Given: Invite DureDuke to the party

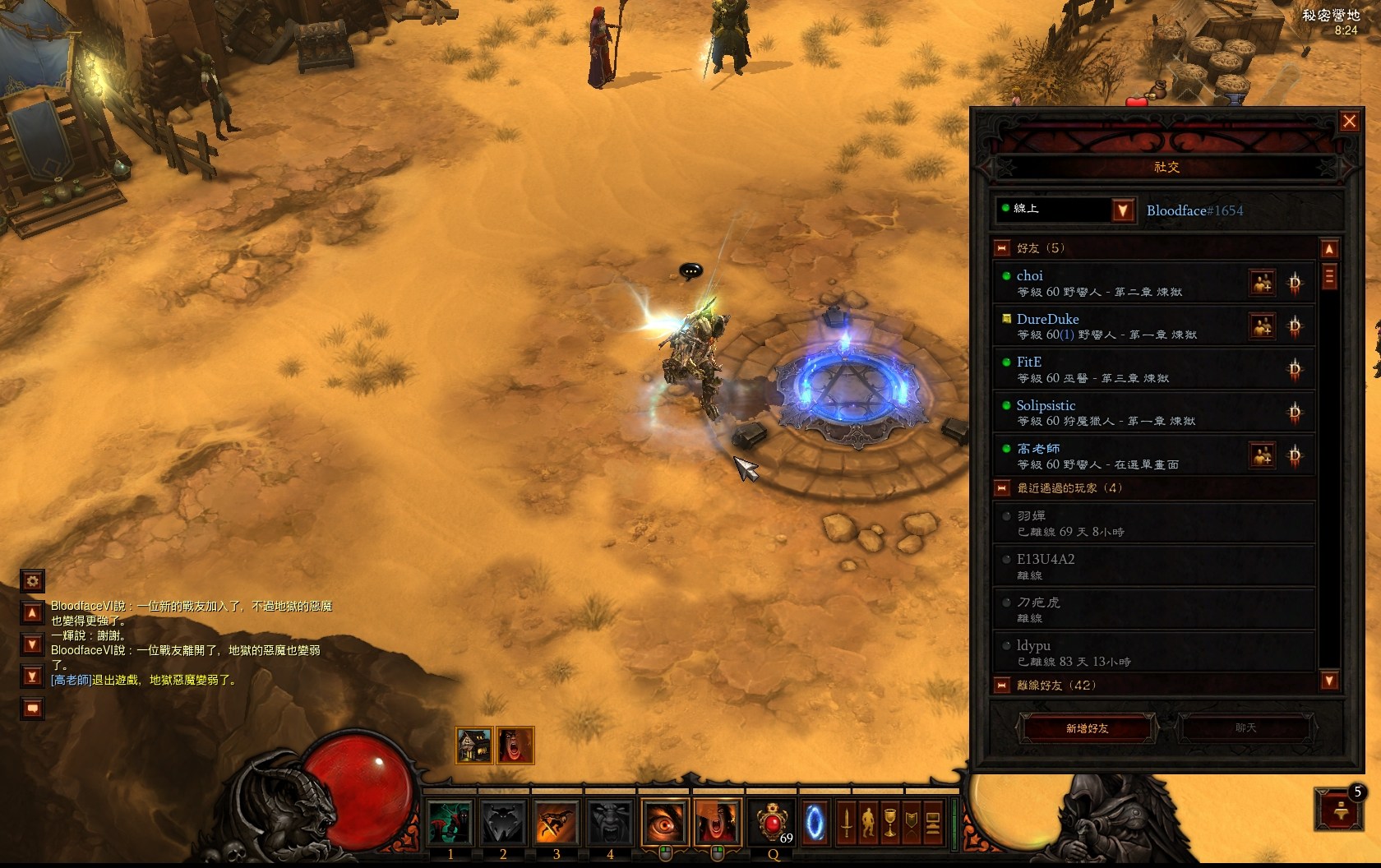Looking at the screenshot, I should pyautogui.click(x=1262, y=326).
